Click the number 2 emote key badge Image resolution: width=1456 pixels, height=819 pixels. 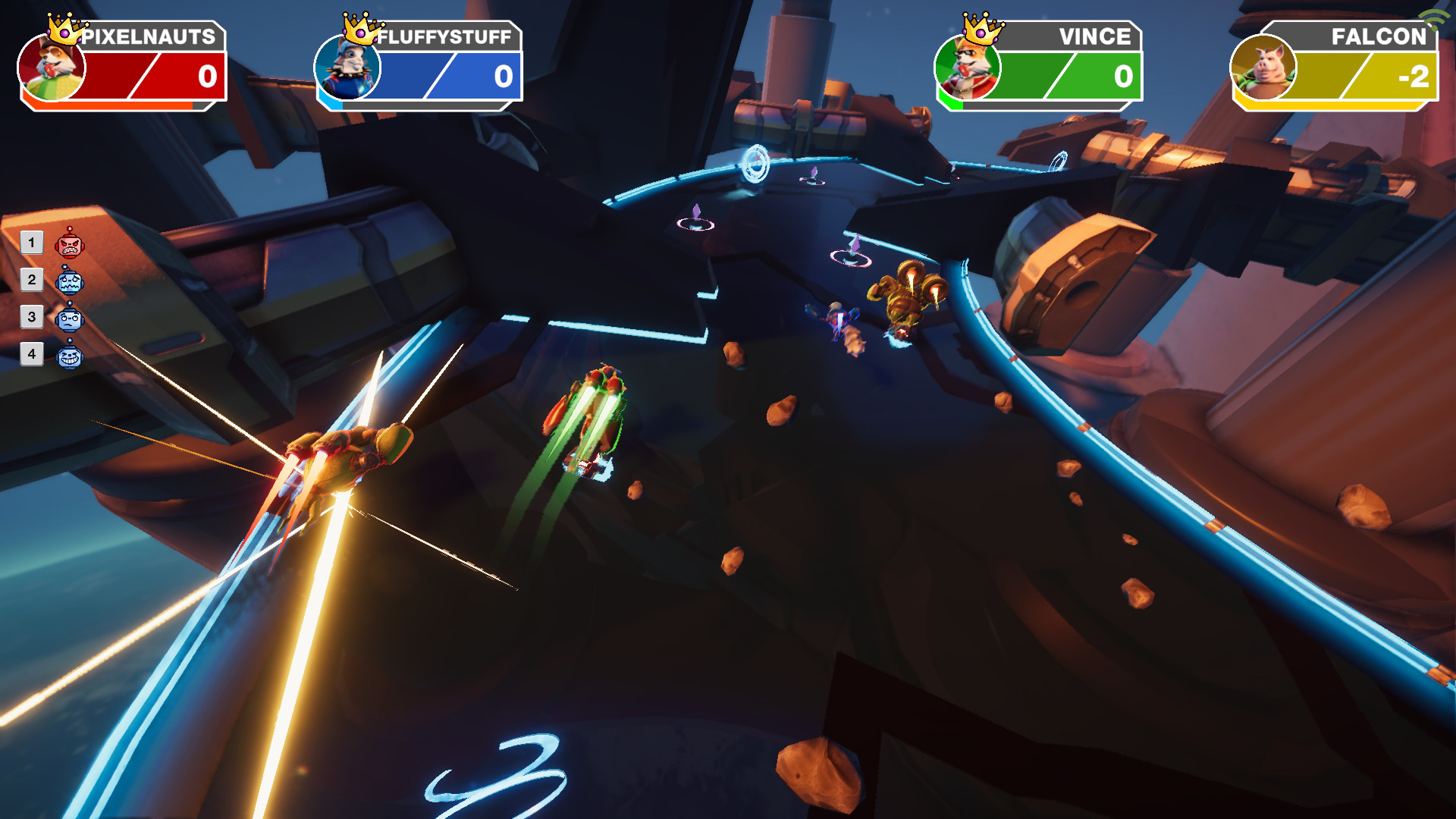click(x=32, y=281)
